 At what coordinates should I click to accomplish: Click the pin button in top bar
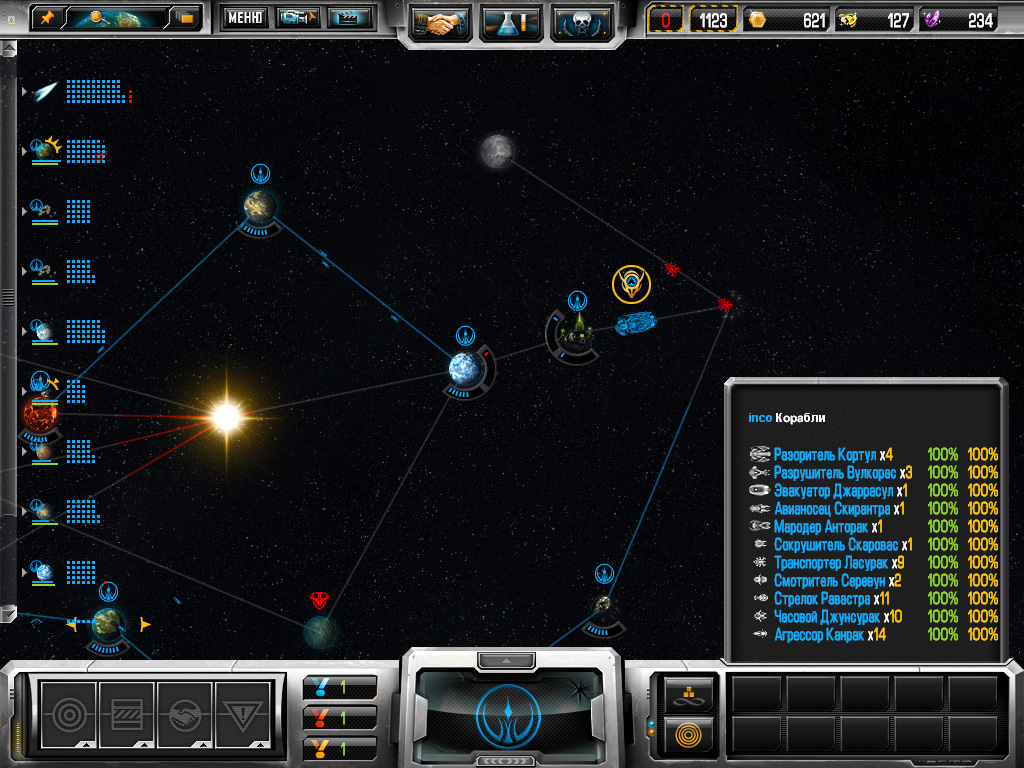pyautogui.click(x=48, y=17)
